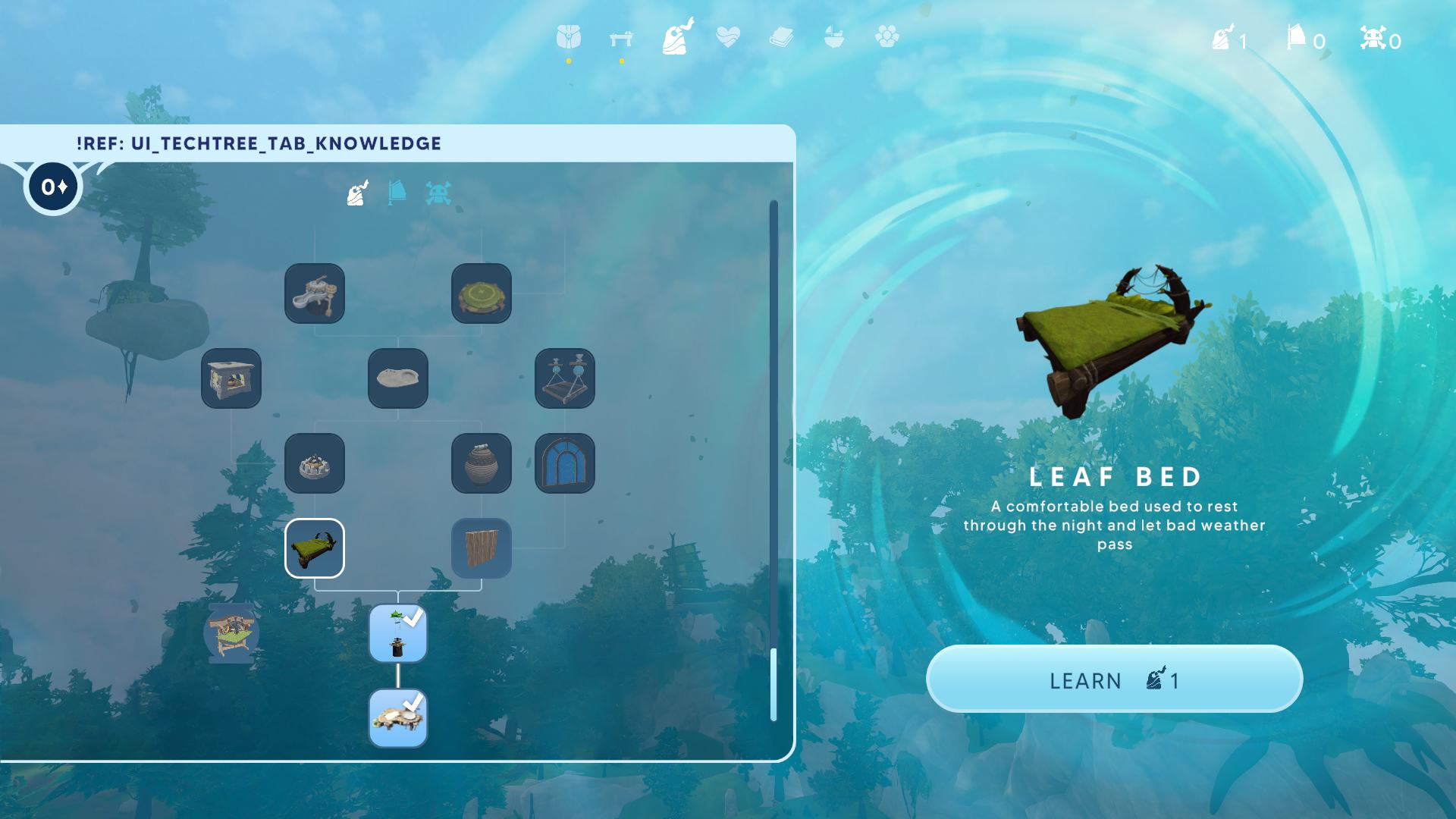Select the flower-shaped tab
Image resolution: width=1456 pixels, height=819 pixels.
(x=886, y=36)
